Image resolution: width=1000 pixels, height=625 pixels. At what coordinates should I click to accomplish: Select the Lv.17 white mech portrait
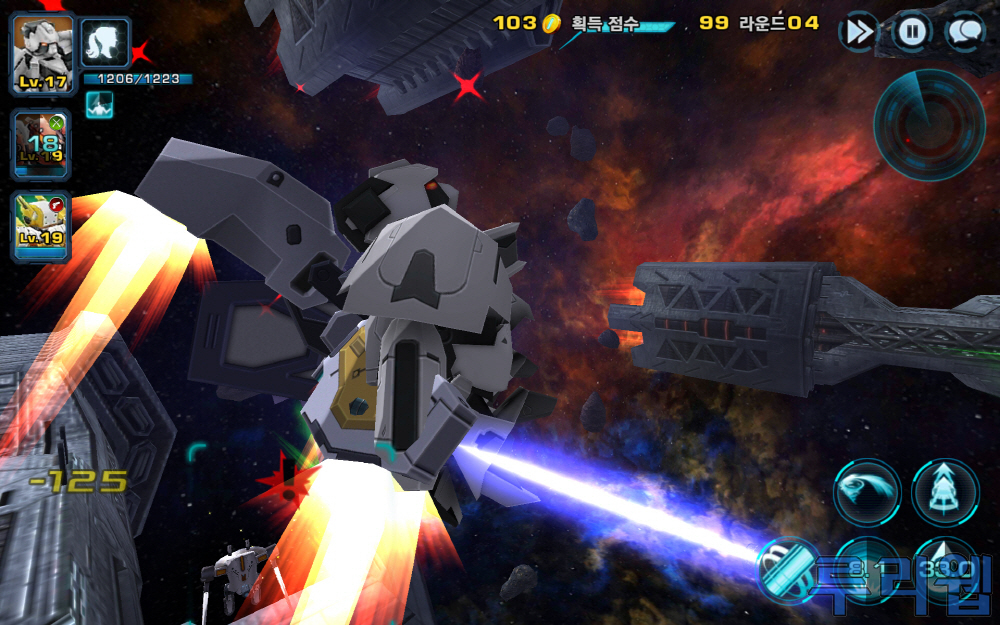pos(42,53)
